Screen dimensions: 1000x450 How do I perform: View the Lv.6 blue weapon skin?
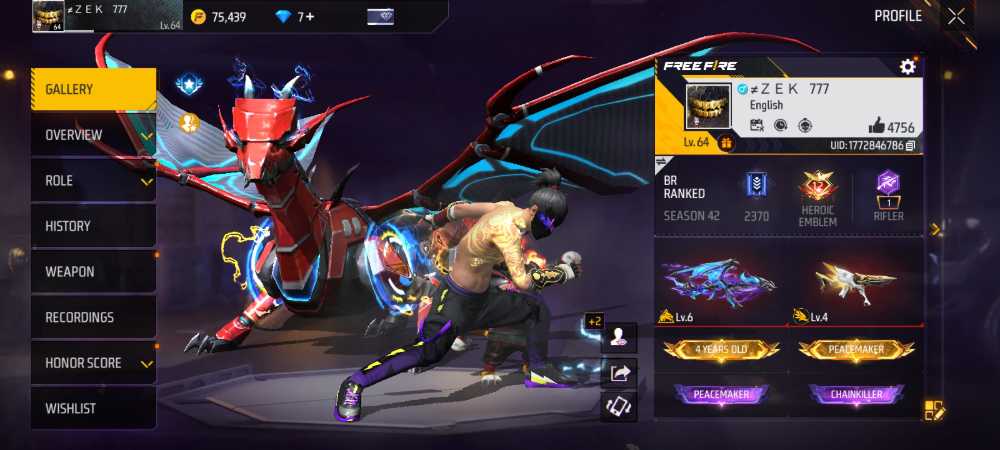click(x=721, y=285)
